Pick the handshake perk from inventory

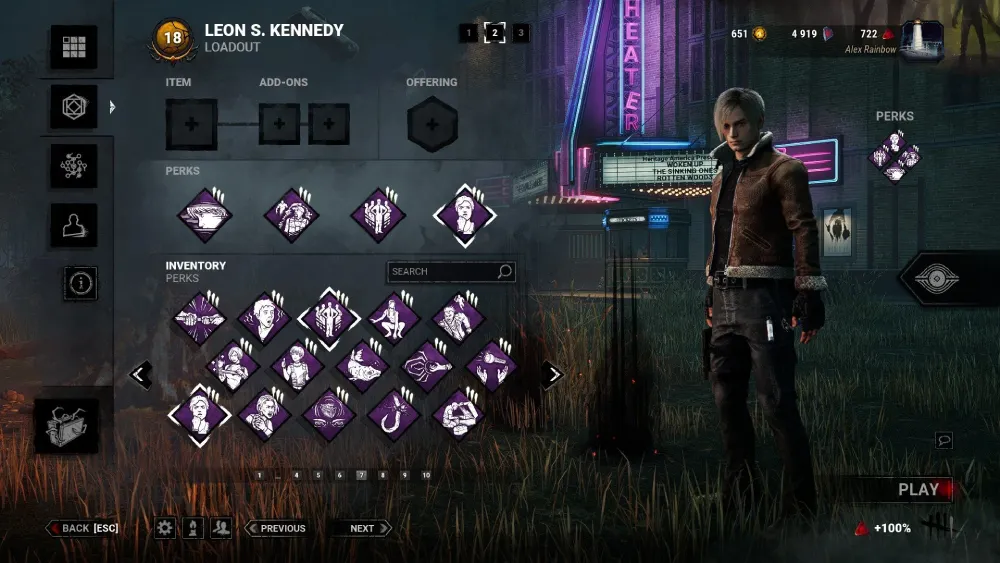[x=199, y=318]
